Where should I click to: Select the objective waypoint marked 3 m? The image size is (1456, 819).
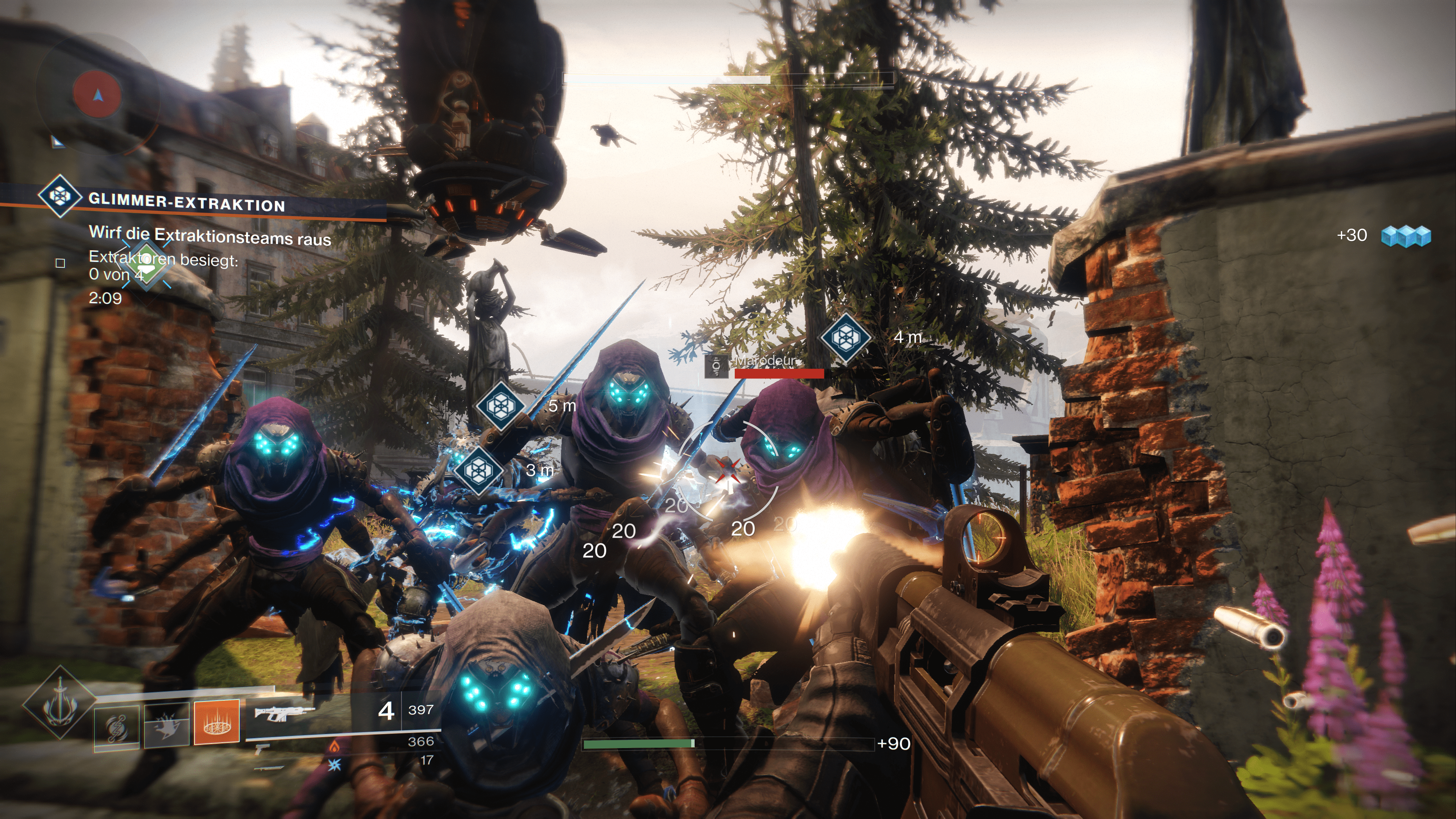[479, 470]
